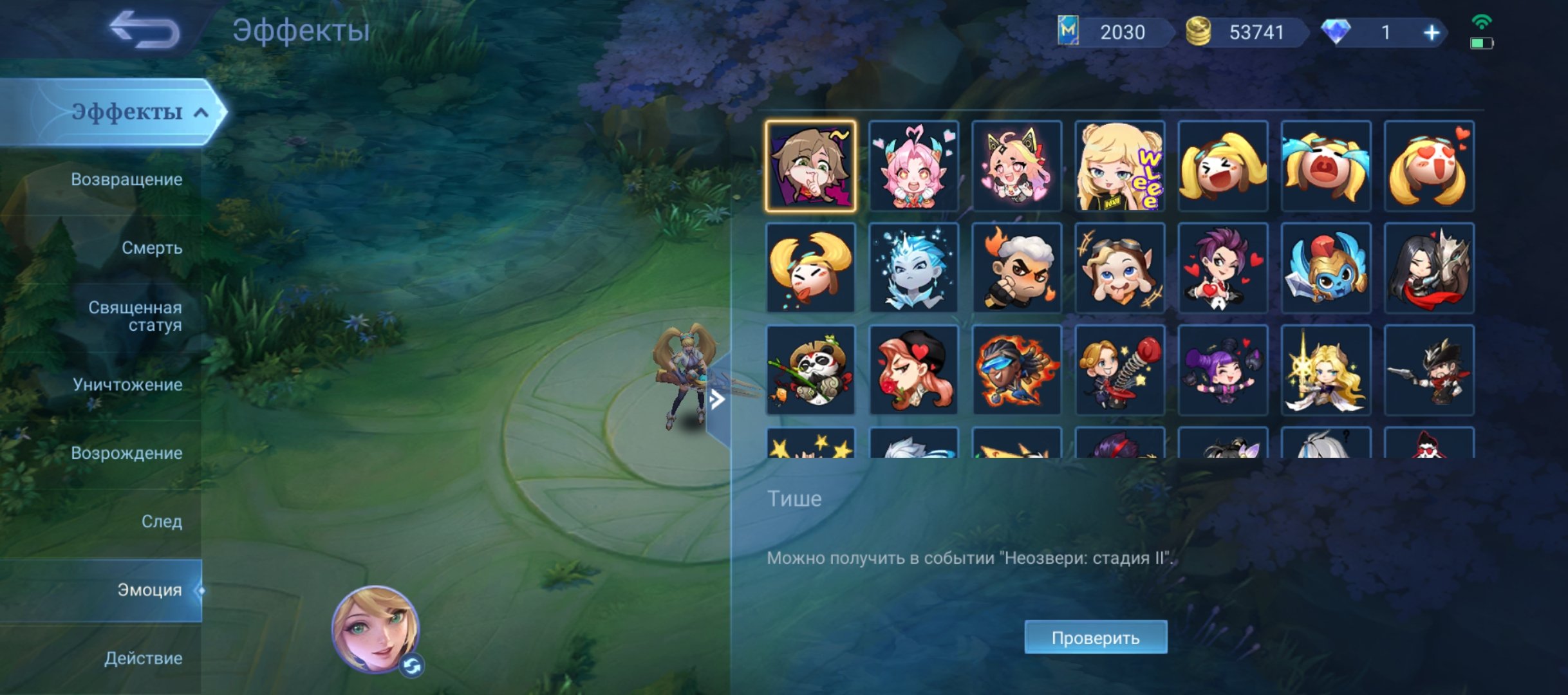Select the panda emote thumbnail
The height and width of the screenshot is (695, 1568).
pos(811,373)
